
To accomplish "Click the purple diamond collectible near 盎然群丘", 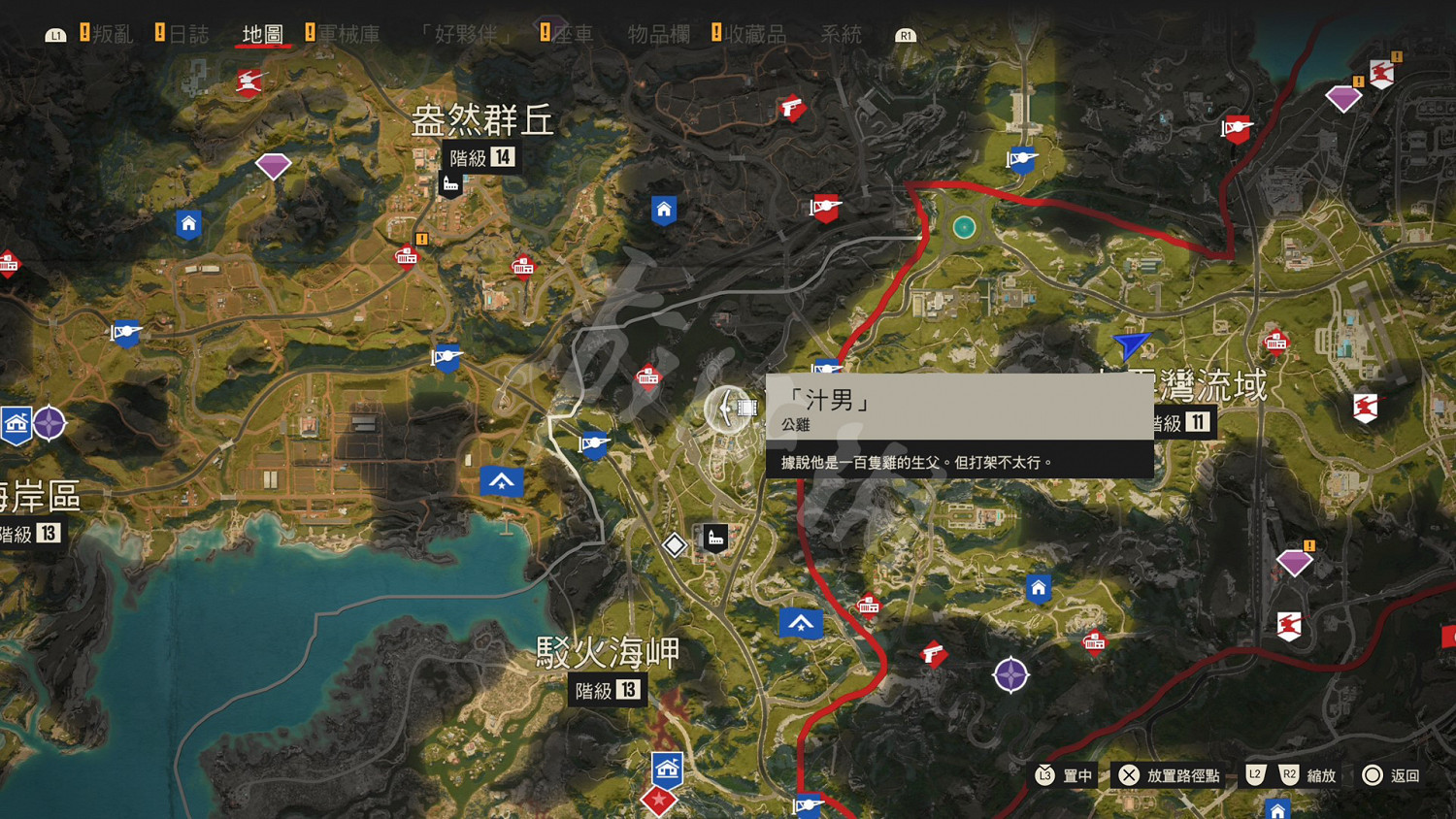I will 272,167.
